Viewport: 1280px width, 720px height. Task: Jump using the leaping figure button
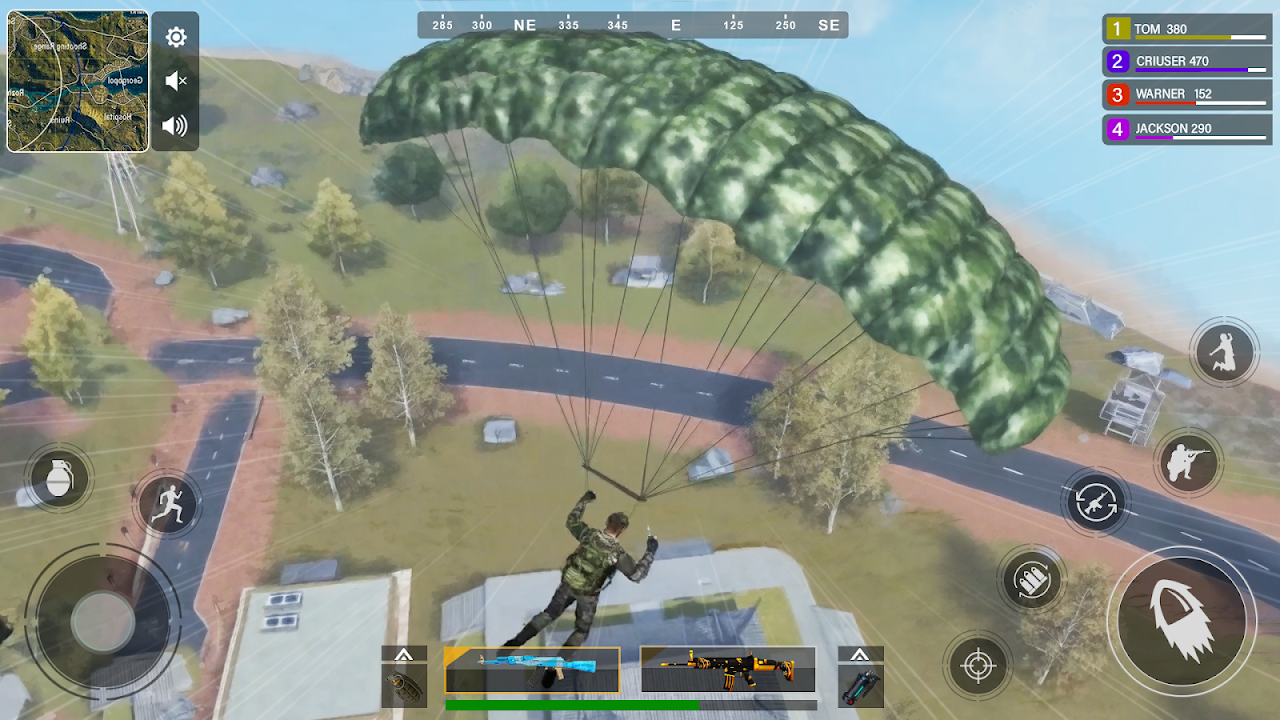click(x=1224, y=352)
